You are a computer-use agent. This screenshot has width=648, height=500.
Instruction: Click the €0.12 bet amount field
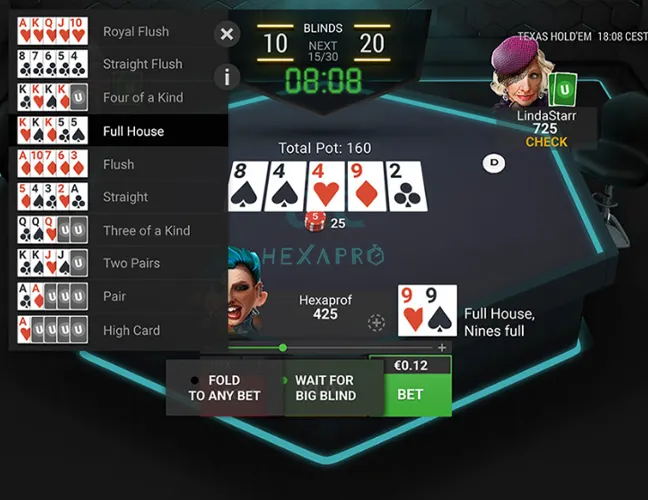410,366
